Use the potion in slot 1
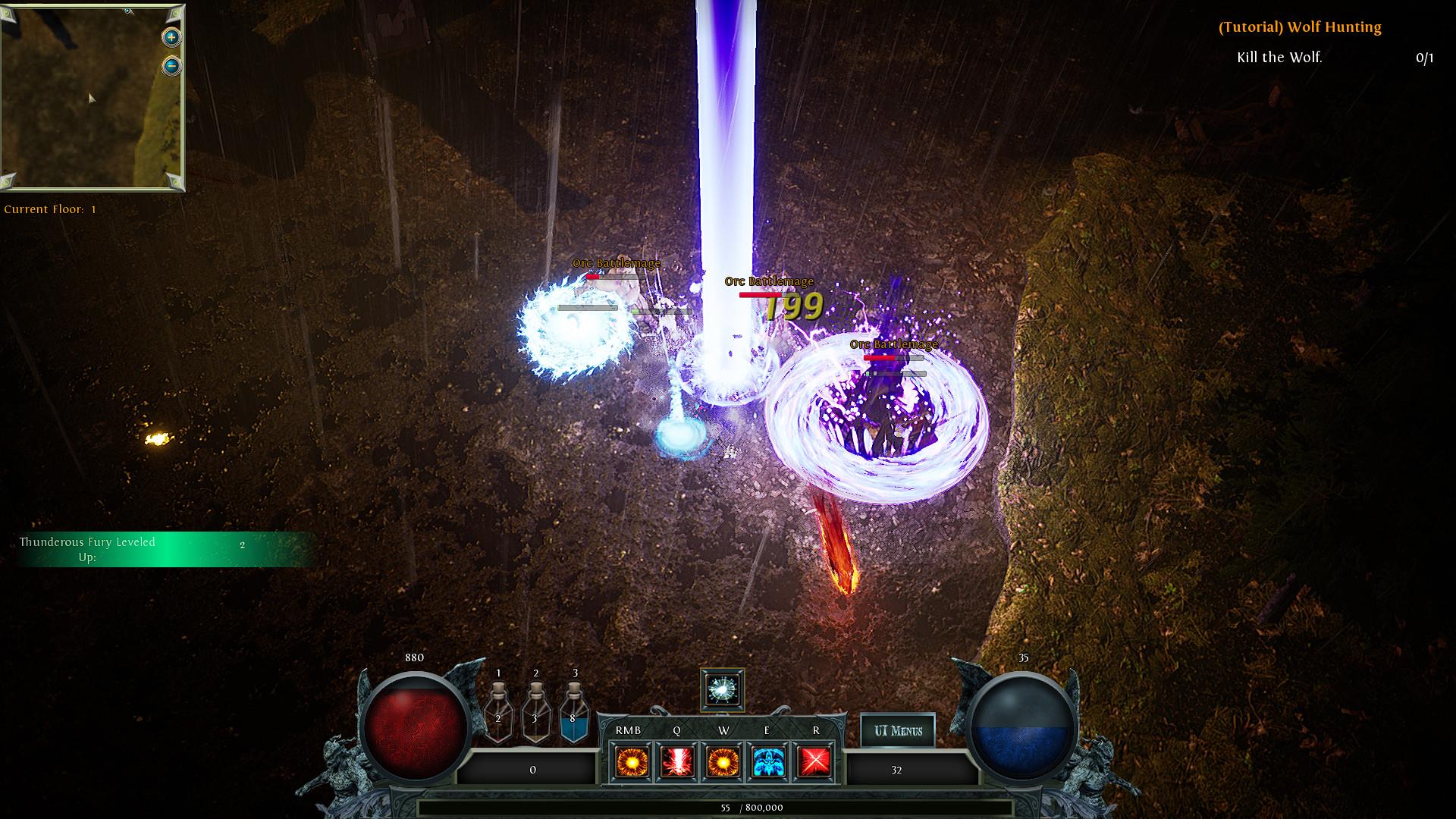1456x819 pixels. pyautogui.click(x=499, y=713)
